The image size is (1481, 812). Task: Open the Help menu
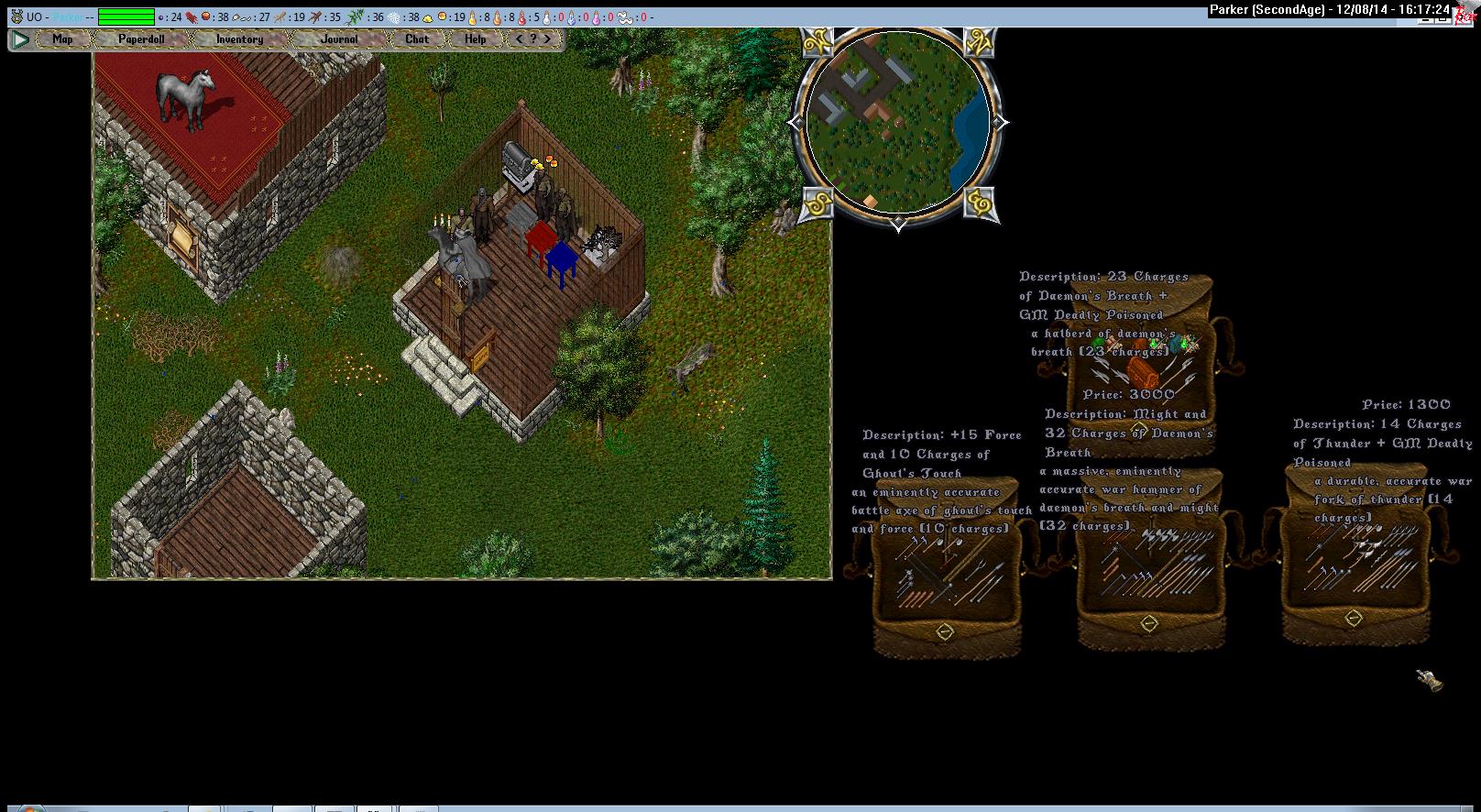coord(475,39)
